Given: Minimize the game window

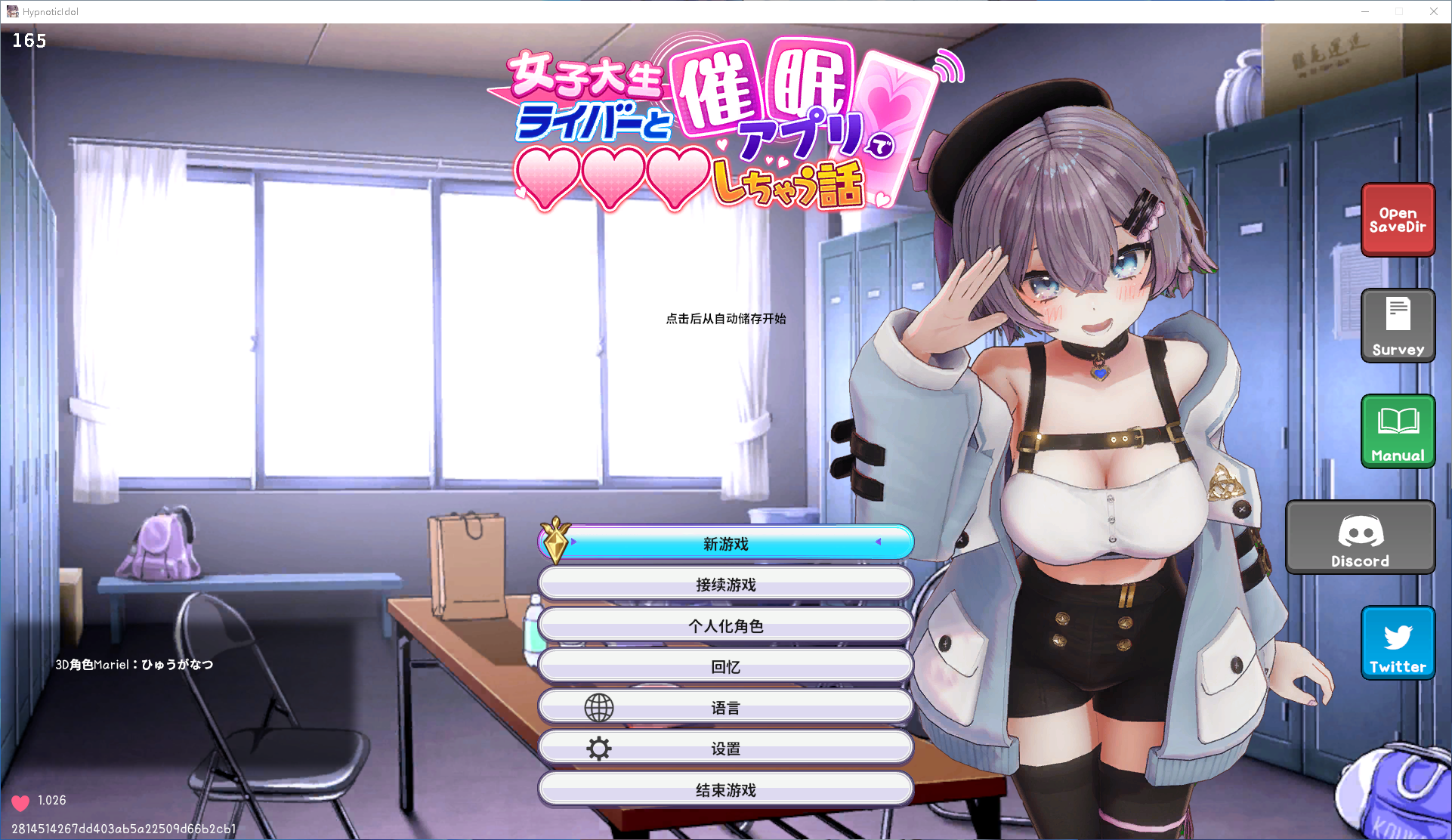Looking at the screenshot, I should (x=1365, y=11).
